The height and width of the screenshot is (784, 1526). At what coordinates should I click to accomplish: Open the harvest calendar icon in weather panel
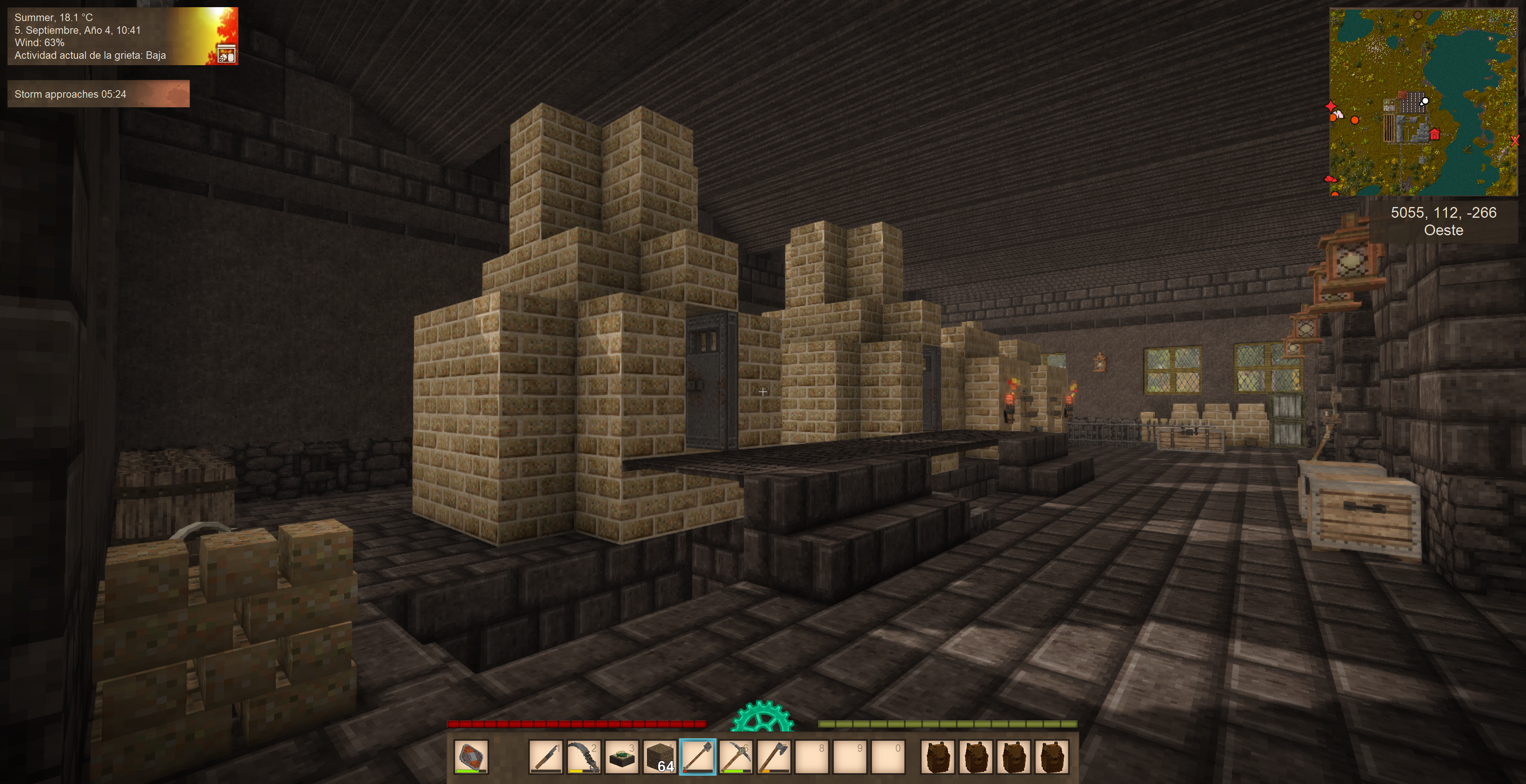(226, 54)
